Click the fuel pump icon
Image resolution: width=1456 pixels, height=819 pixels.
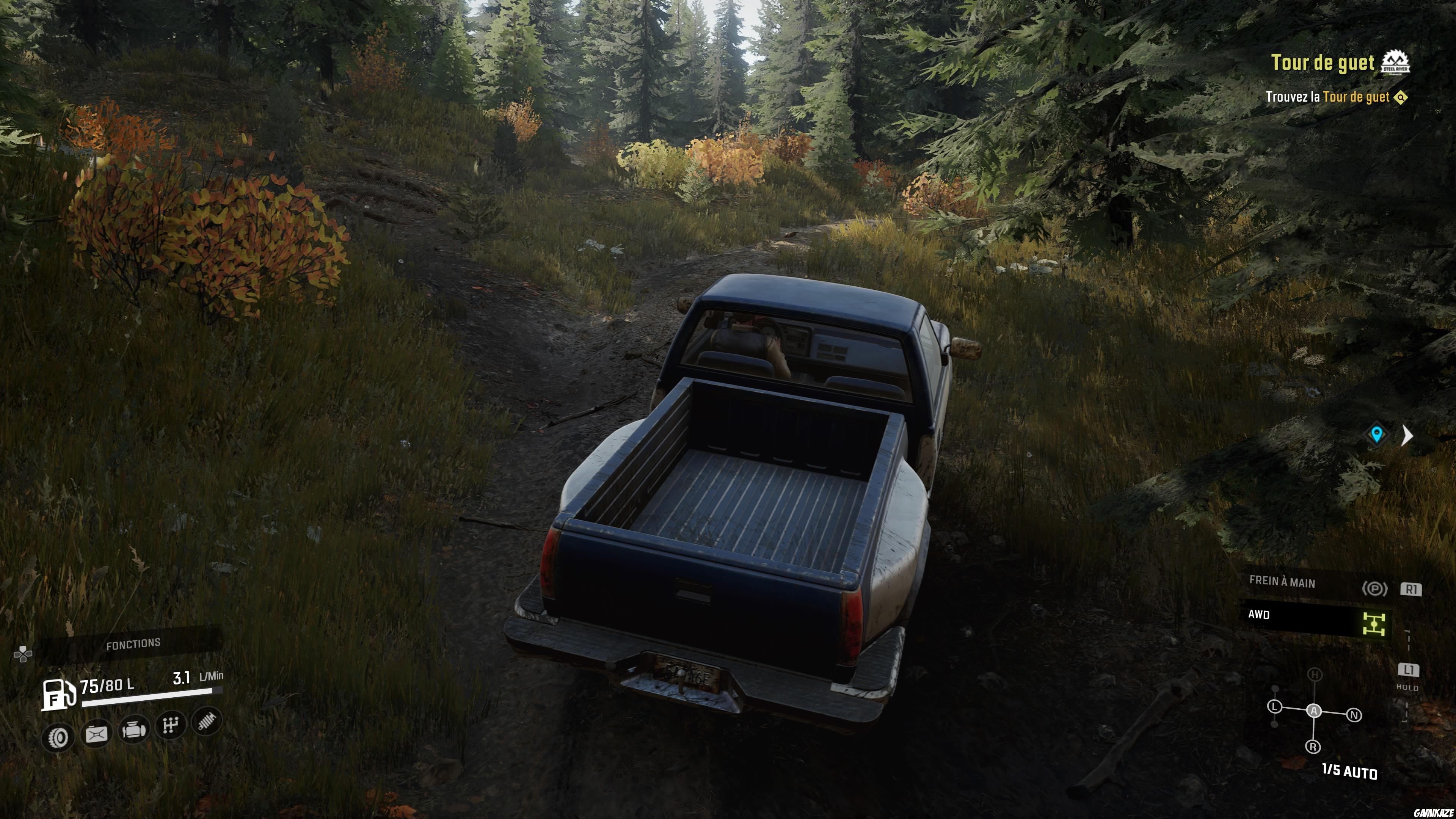58,693
